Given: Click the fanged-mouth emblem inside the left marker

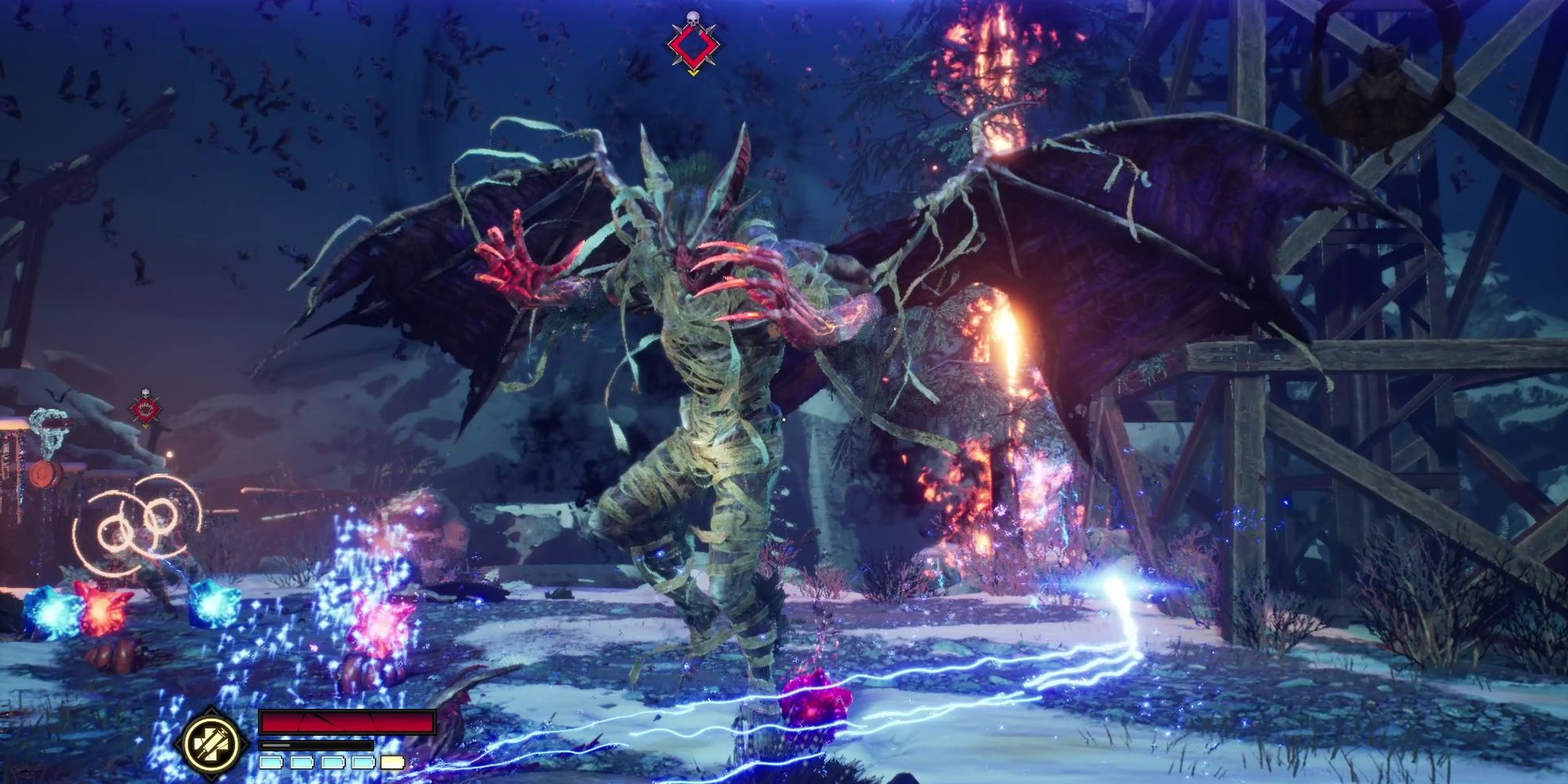Looking at the screenshot, I should 146,410.
